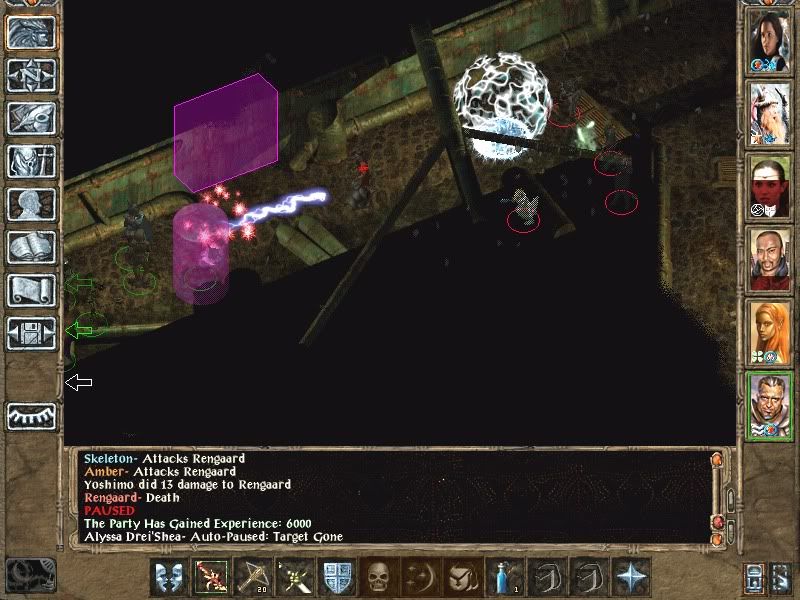800x600 pixels.
Task: Show the character record head silhouette button
Action: (x=32, y=205)
